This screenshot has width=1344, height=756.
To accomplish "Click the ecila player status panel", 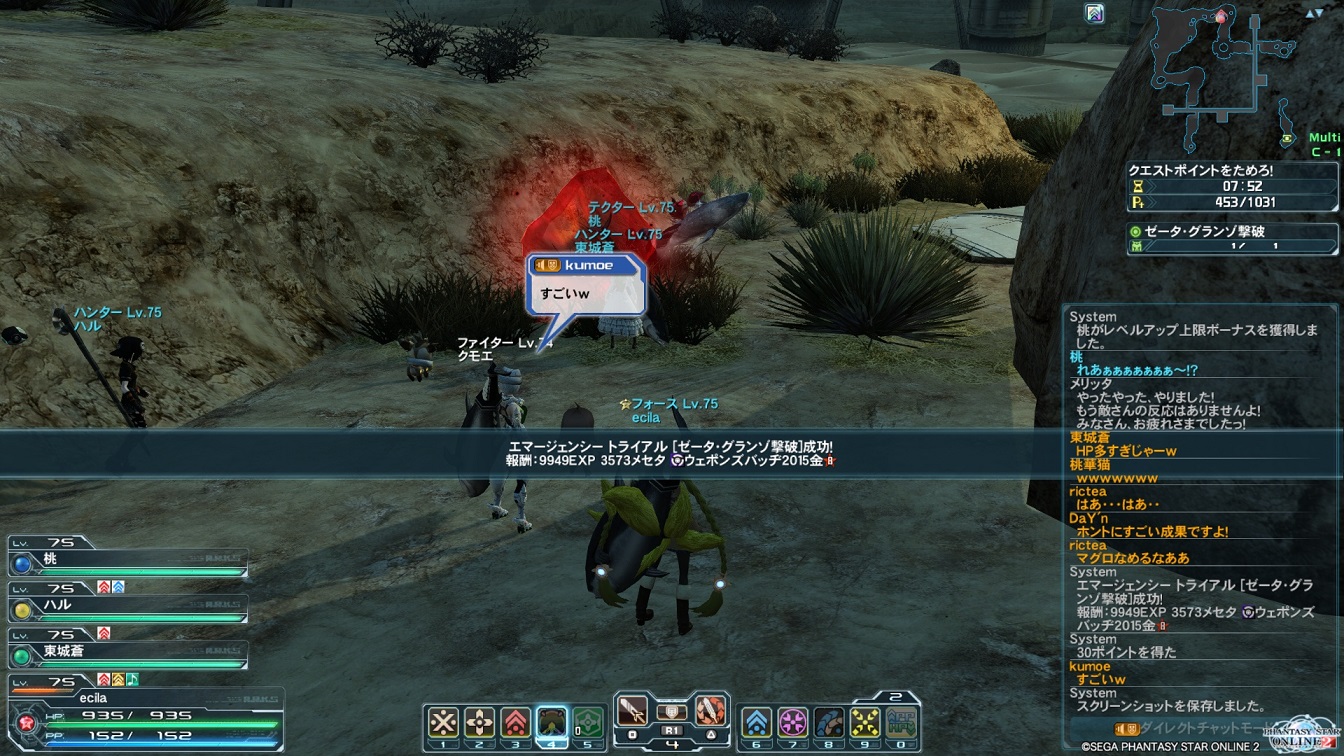I will (x=145, y=712).
